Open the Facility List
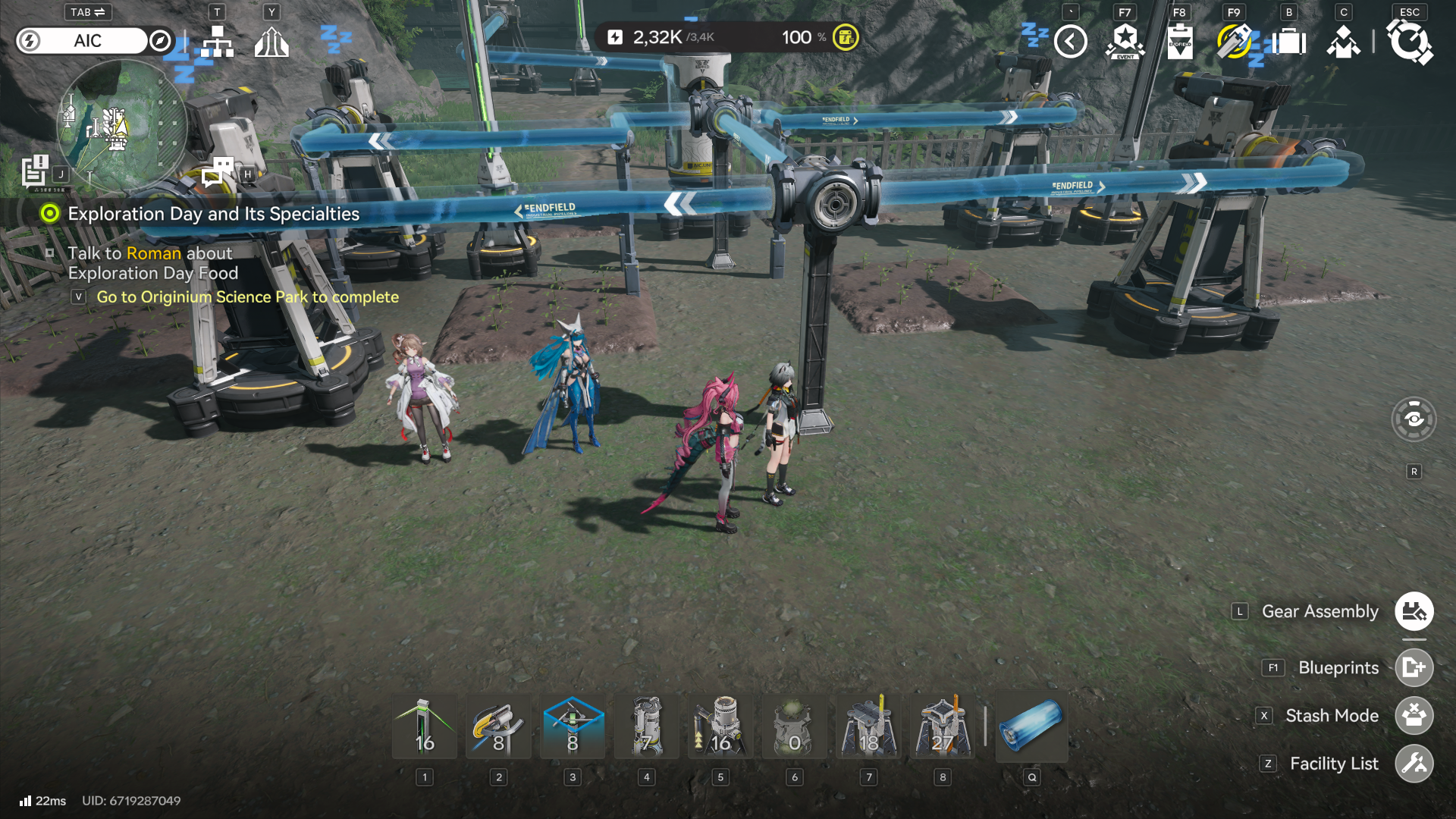Screen dimensions: 1456x819 (x=1414, y=764)
